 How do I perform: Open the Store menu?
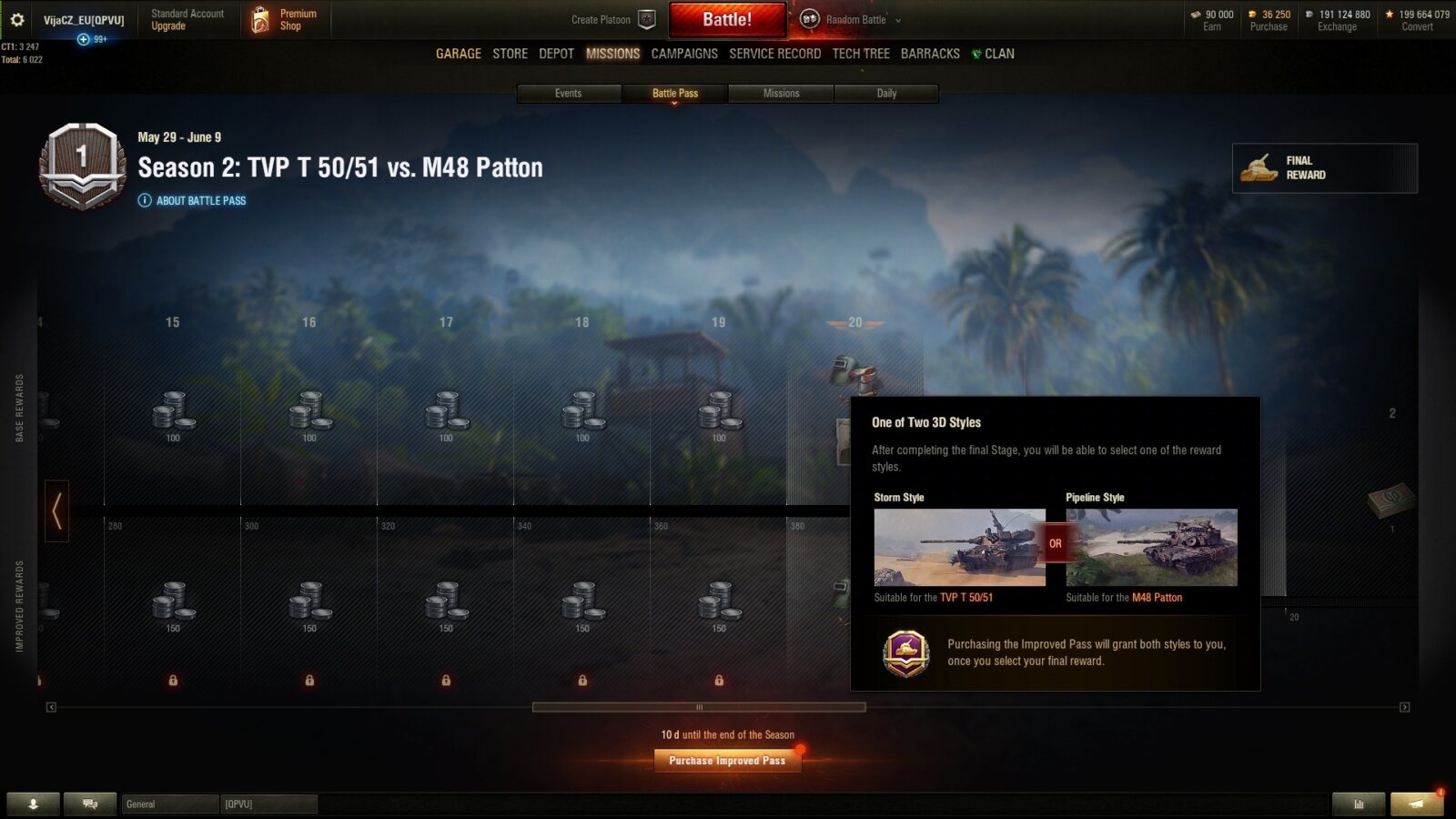[510, 54]
